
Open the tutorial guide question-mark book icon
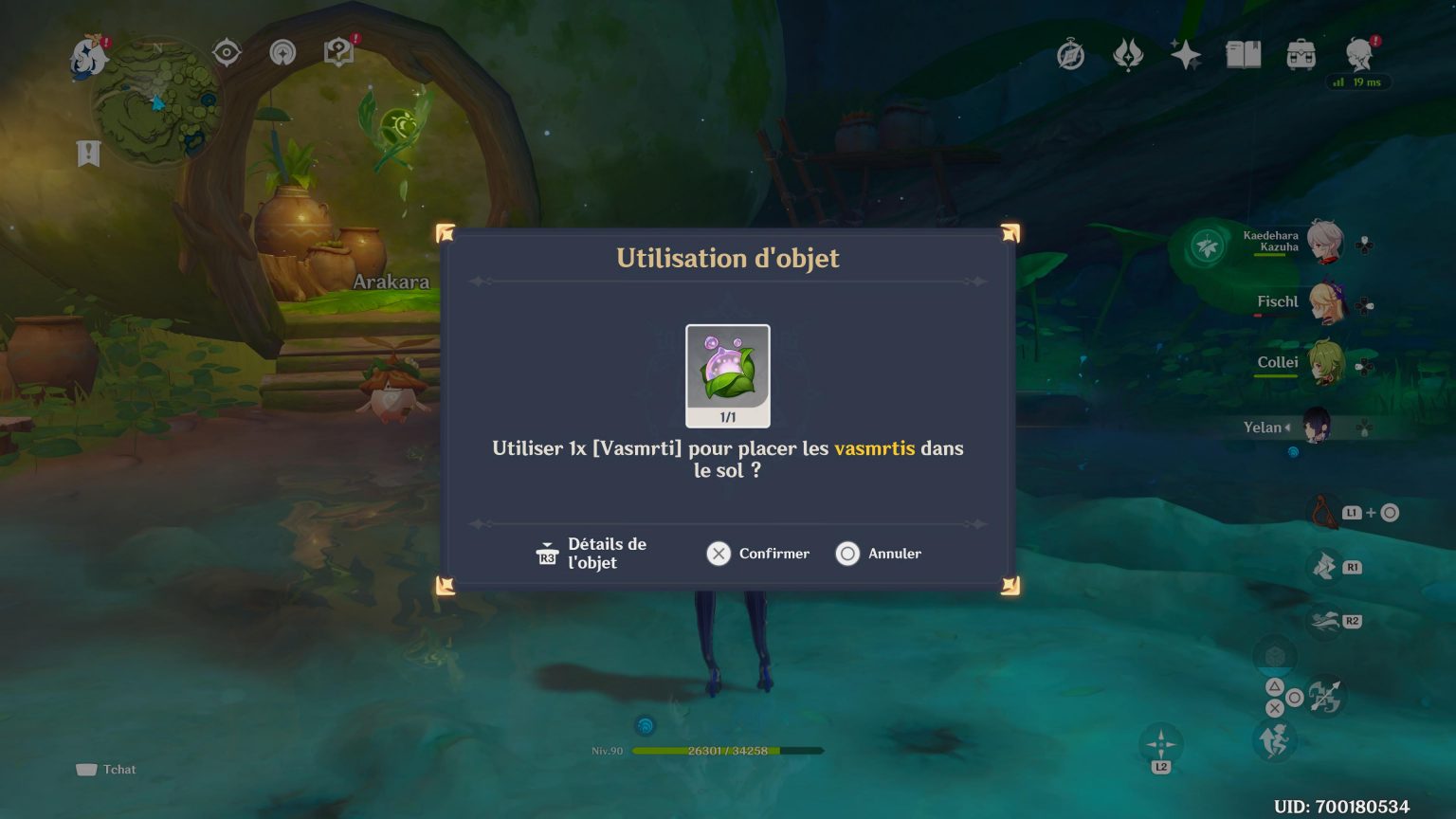point(337,52)
